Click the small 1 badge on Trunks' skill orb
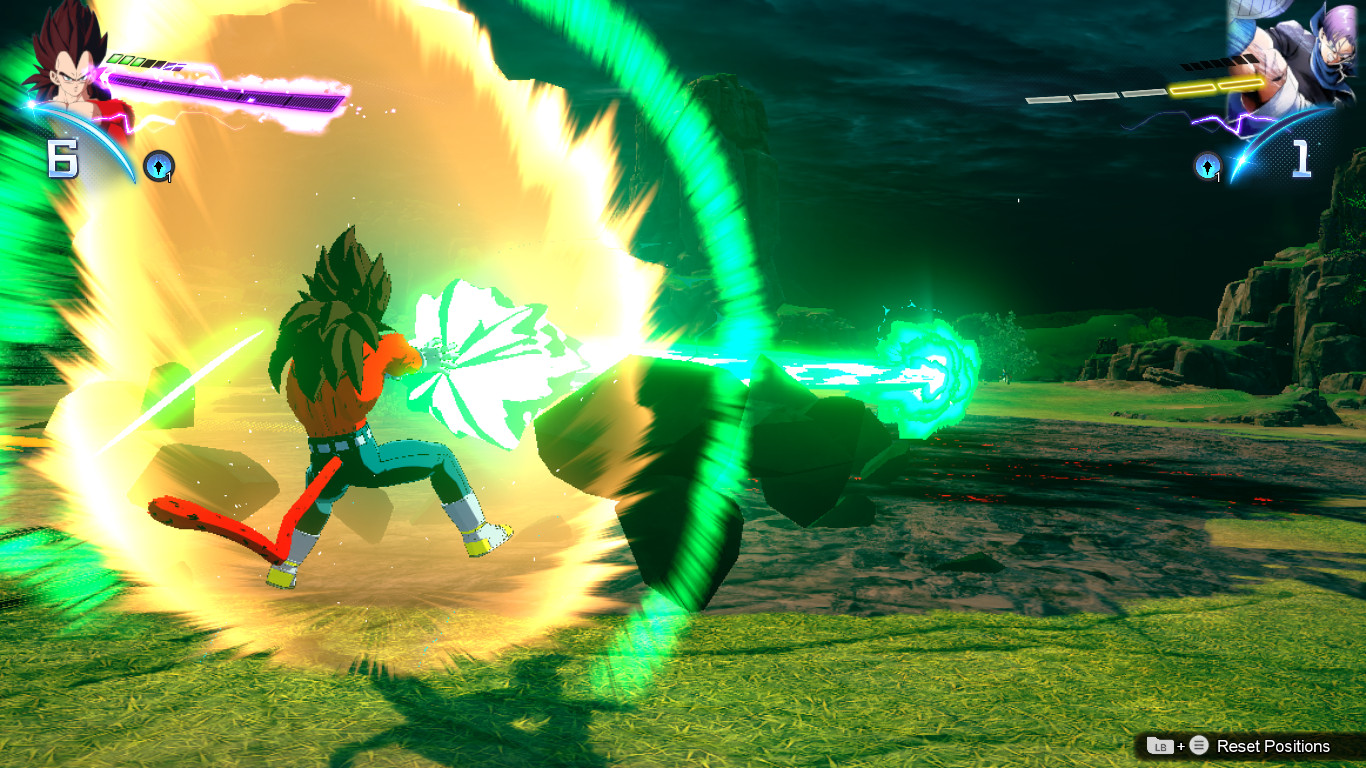 coord(1218,177)
